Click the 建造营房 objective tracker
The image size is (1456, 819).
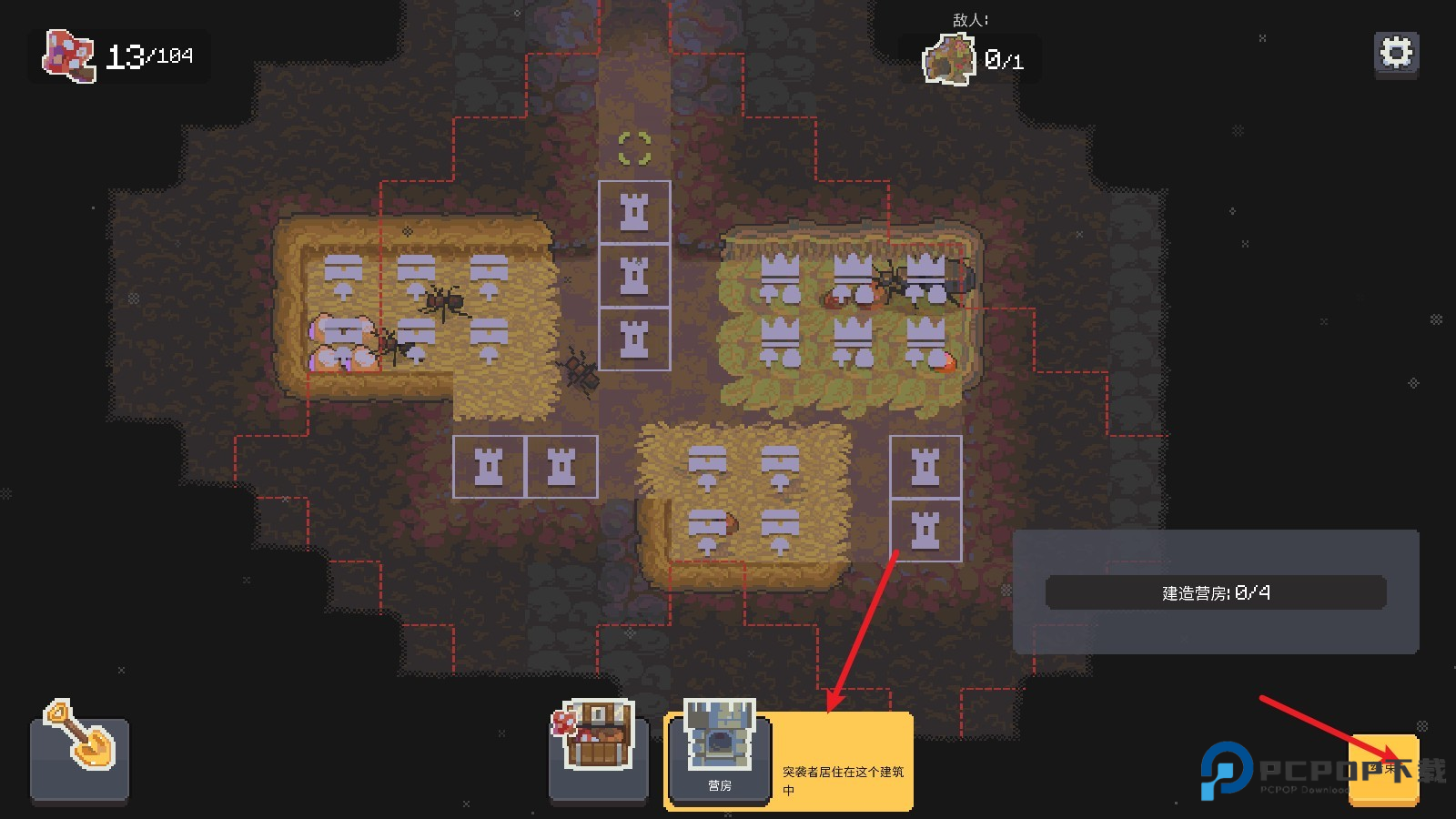[1216, 592]
